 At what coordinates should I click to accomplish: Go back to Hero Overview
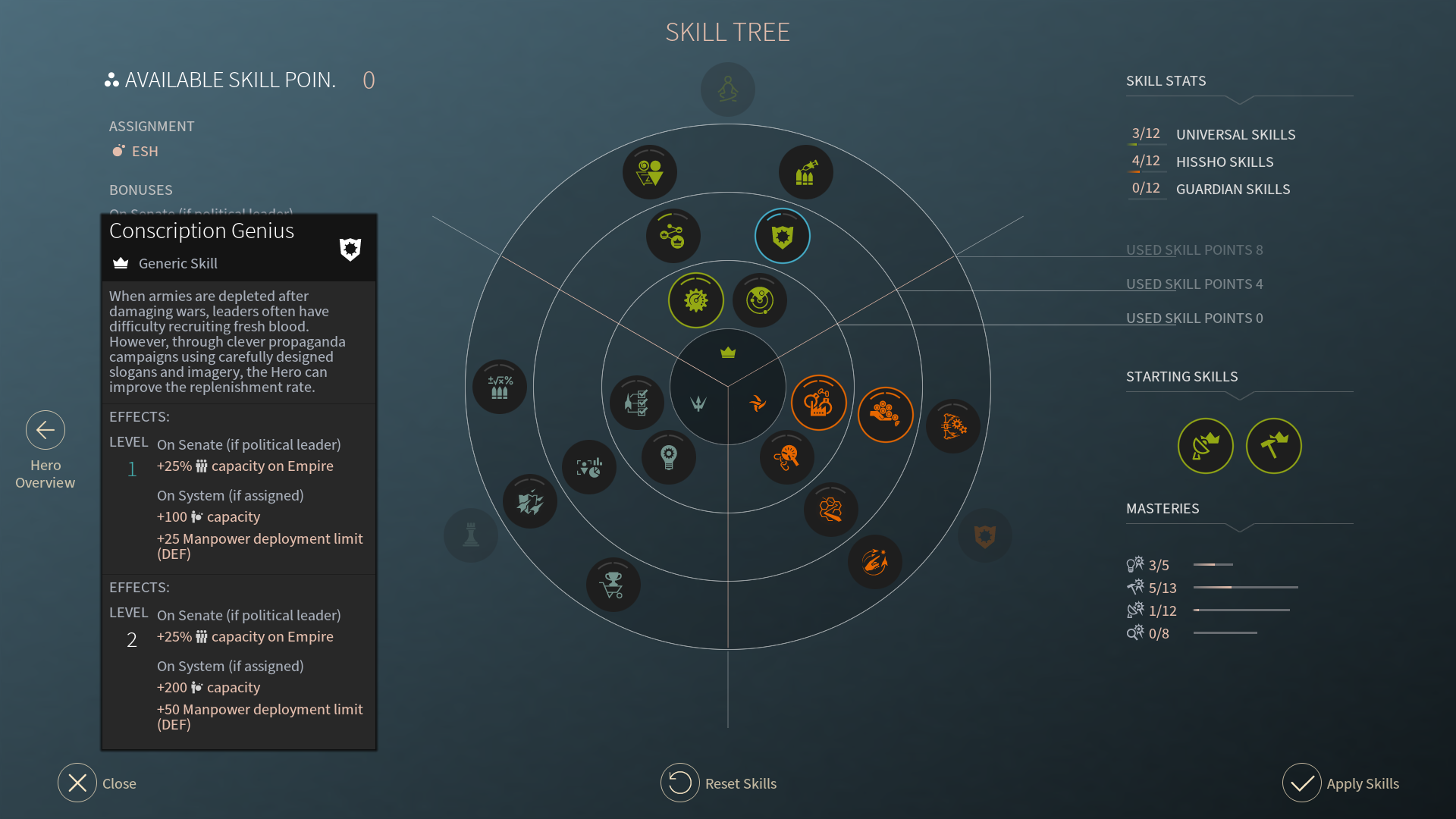45,431
